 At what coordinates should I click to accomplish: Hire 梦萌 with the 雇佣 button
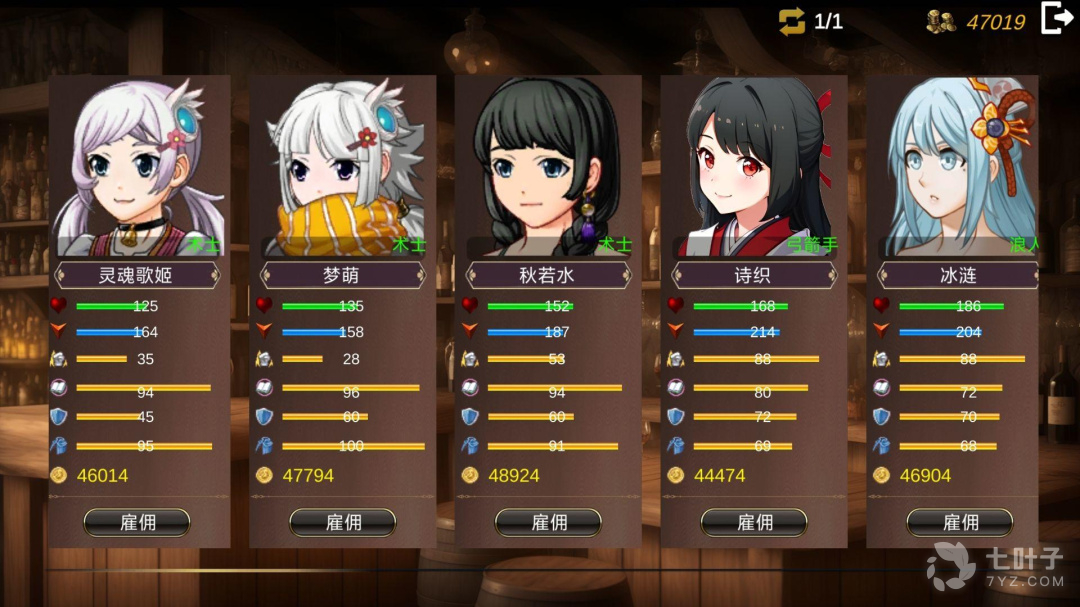(343, 522)
